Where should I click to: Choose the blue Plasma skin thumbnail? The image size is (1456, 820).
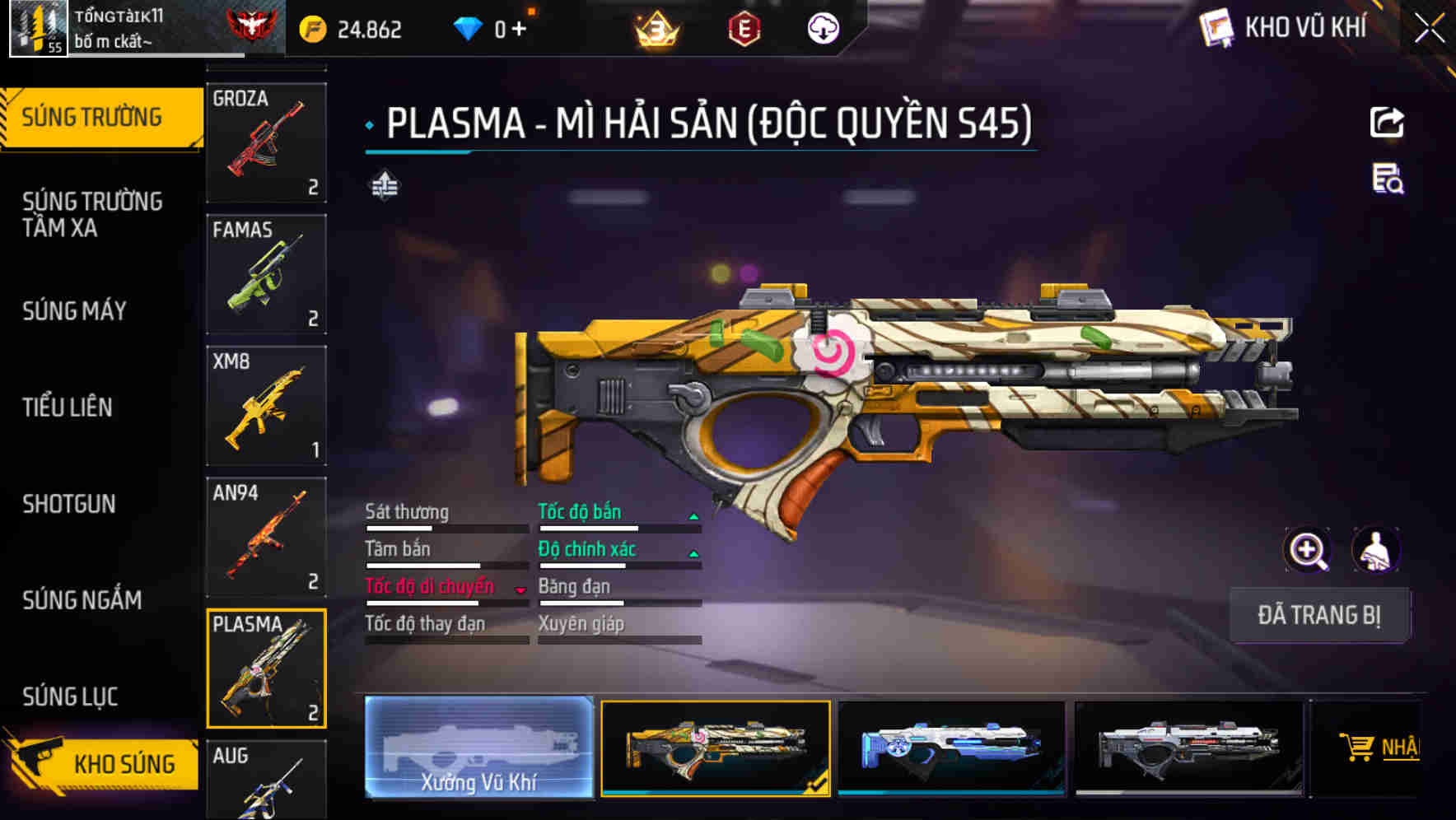click(x=951, y=748)
